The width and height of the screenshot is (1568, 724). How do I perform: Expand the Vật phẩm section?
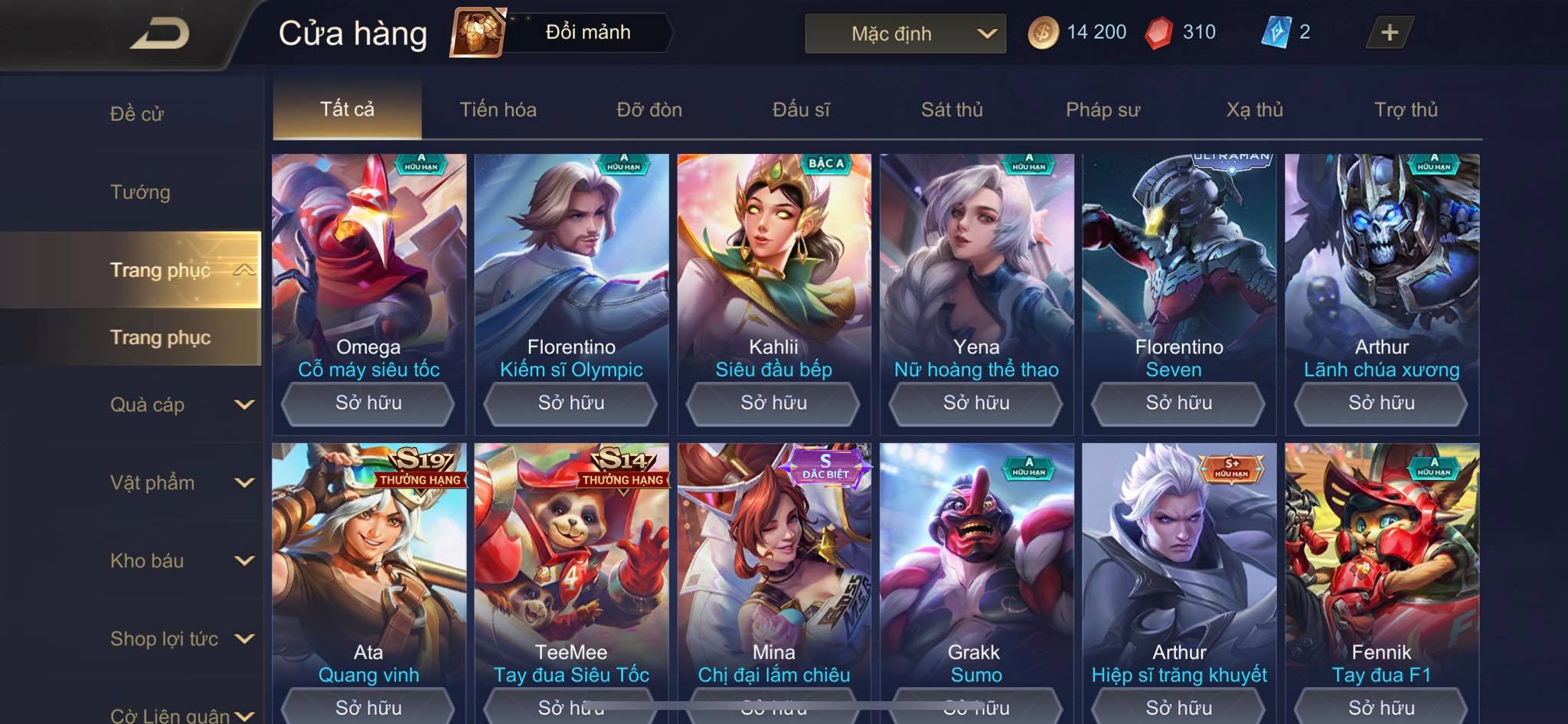[x=180, y=483]
